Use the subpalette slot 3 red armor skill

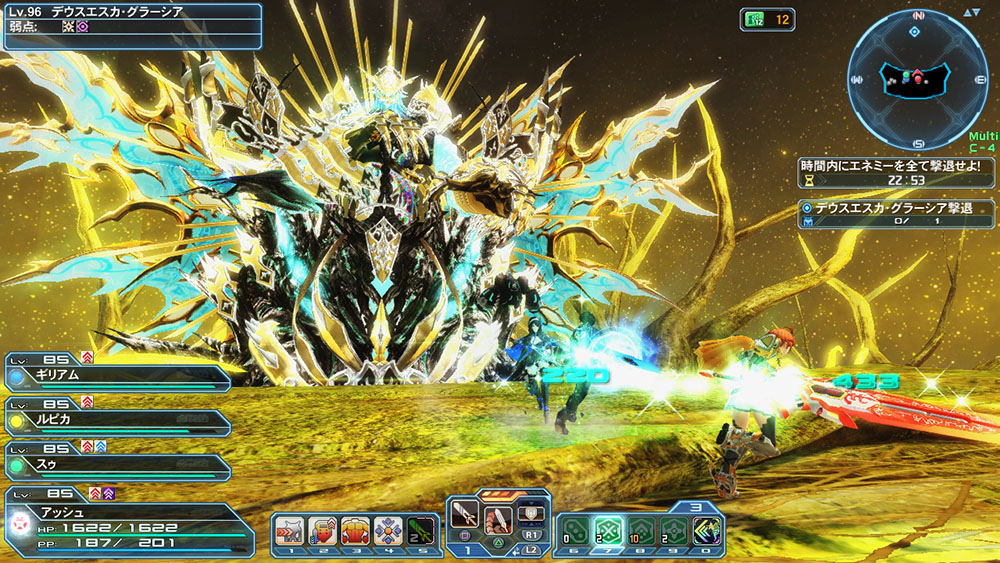355,530
